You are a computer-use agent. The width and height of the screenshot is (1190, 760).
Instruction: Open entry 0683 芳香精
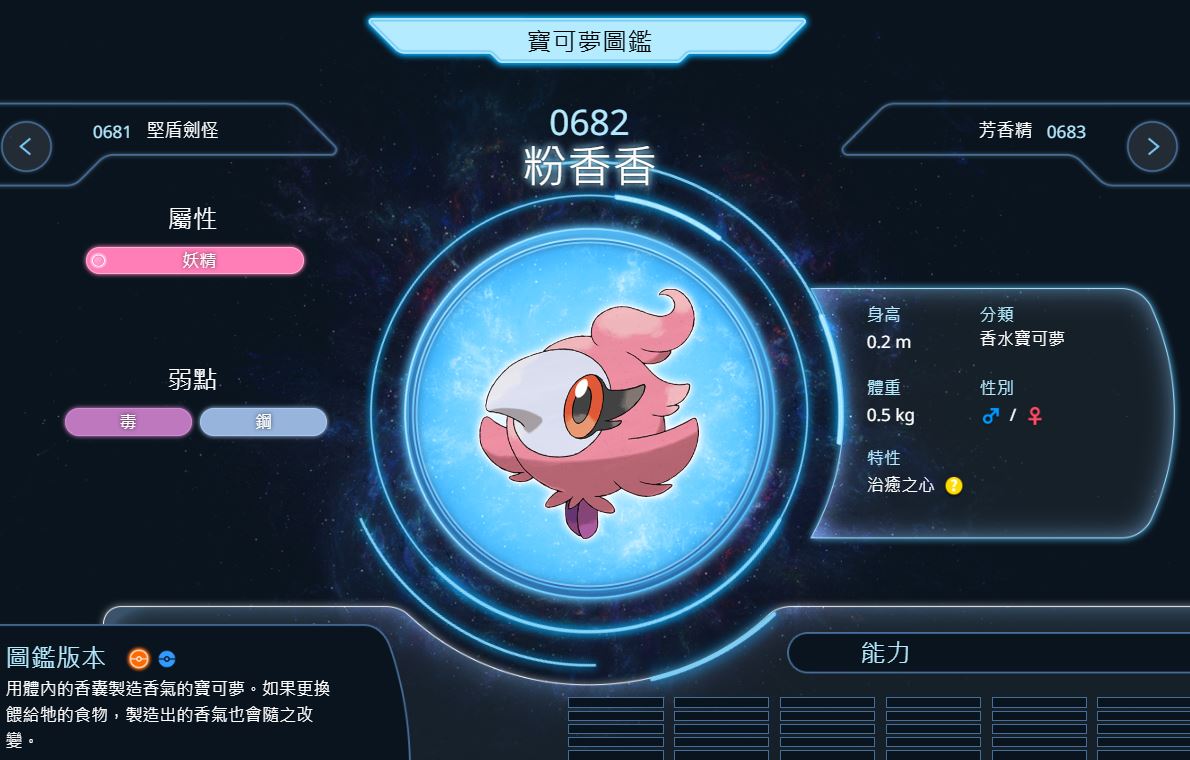coord(1031,131)
